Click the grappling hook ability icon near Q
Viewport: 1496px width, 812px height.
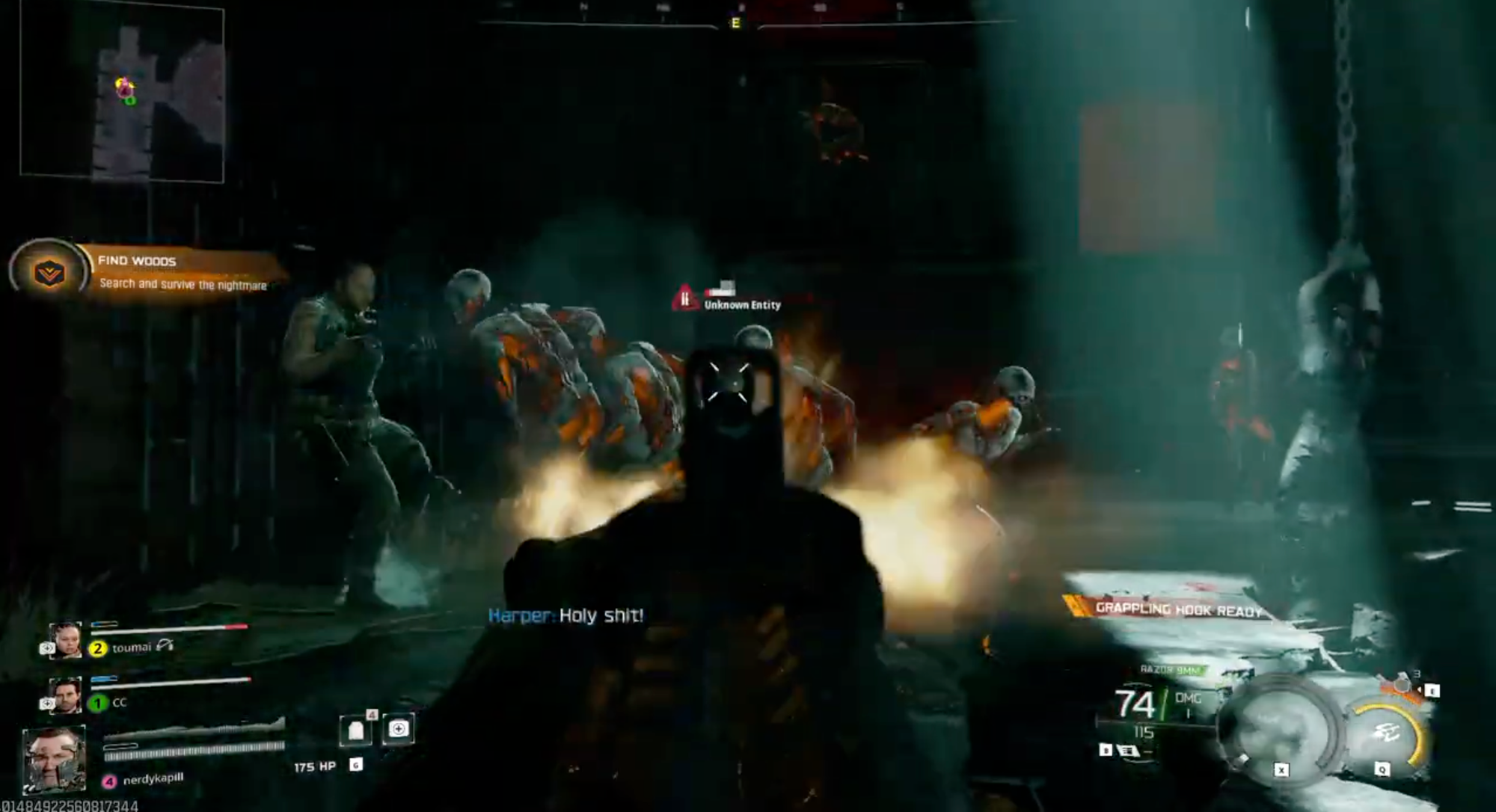pos(1386,732)
